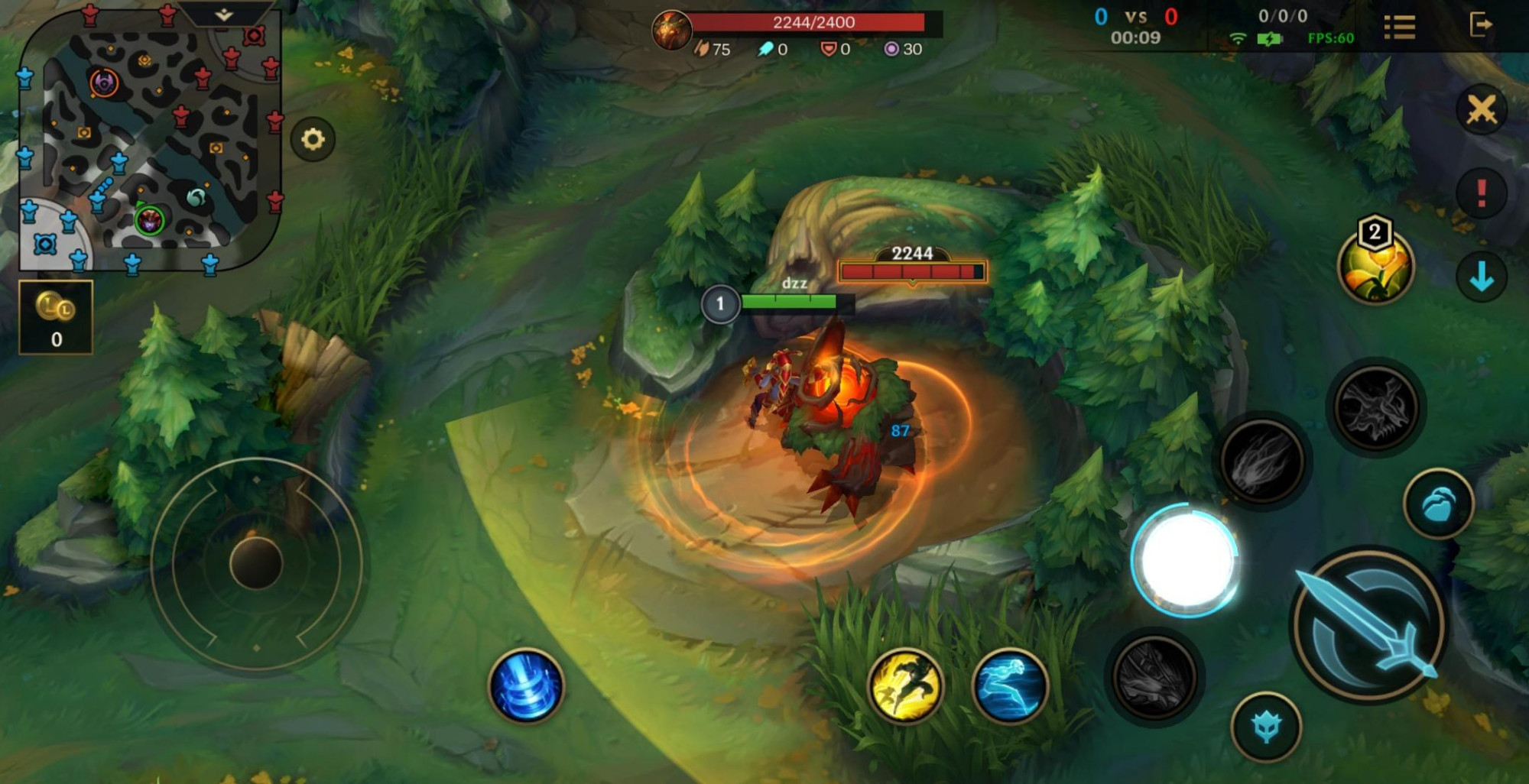
Task: Tap the sword basic attack button
Action: click(1368, 624)
